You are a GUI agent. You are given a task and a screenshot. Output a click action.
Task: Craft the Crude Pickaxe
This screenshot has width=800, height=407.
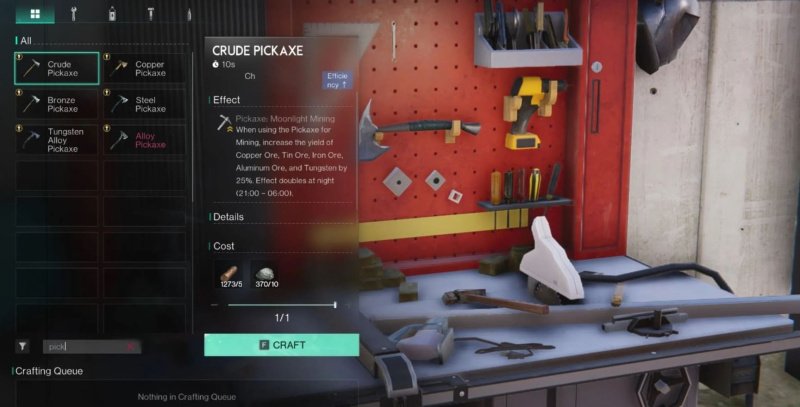[281, 345]
